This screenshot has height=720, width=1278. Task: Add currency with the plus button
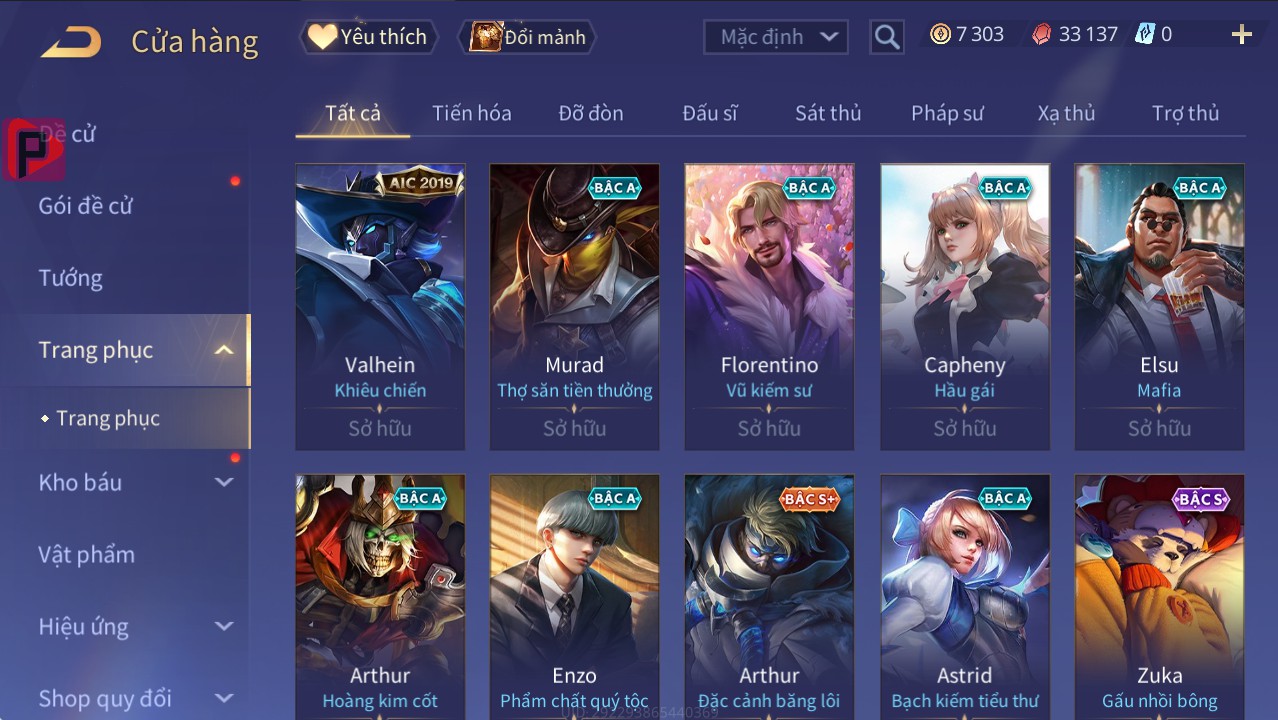[x=1241, y=35]
